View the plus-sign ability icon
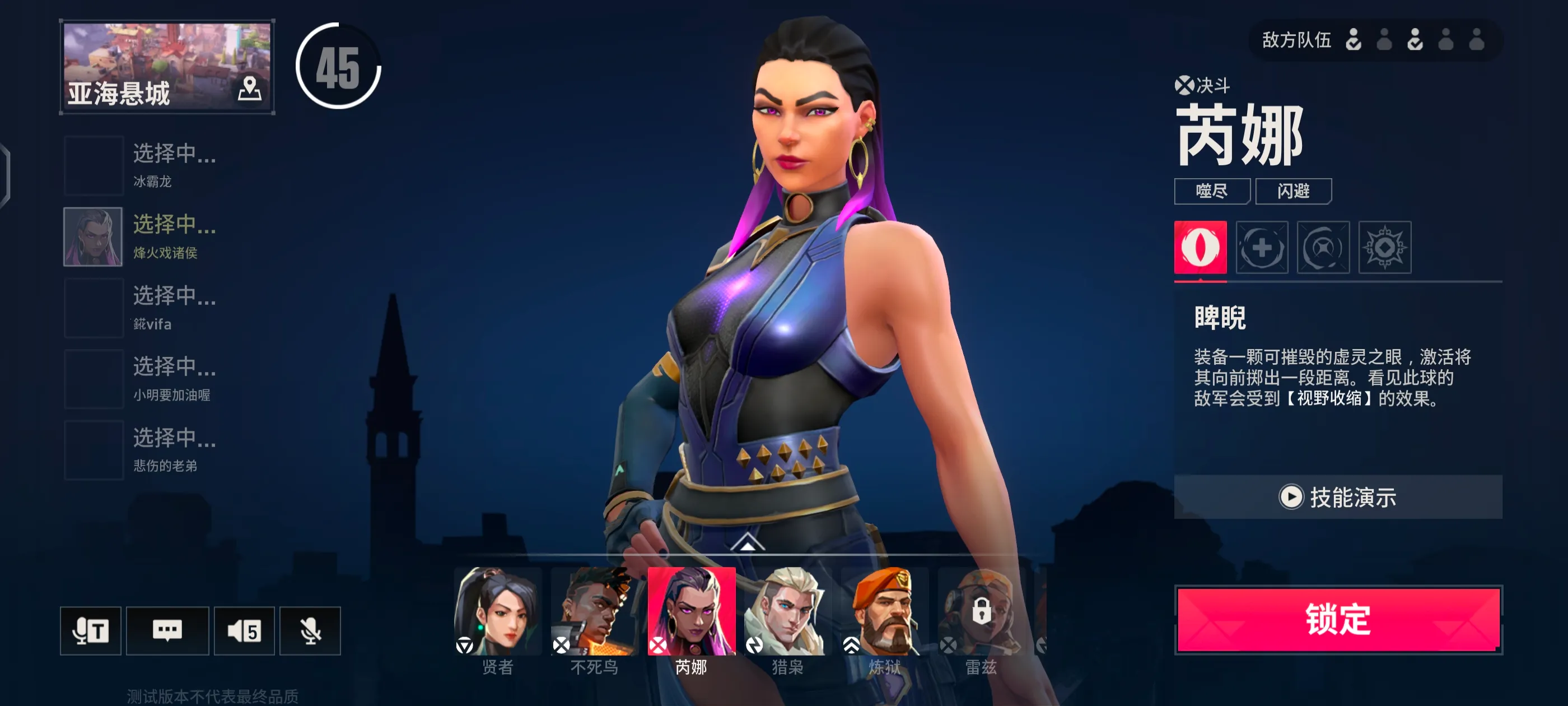This screenshot has width=1568, height=706. (x=1261, y=247)
